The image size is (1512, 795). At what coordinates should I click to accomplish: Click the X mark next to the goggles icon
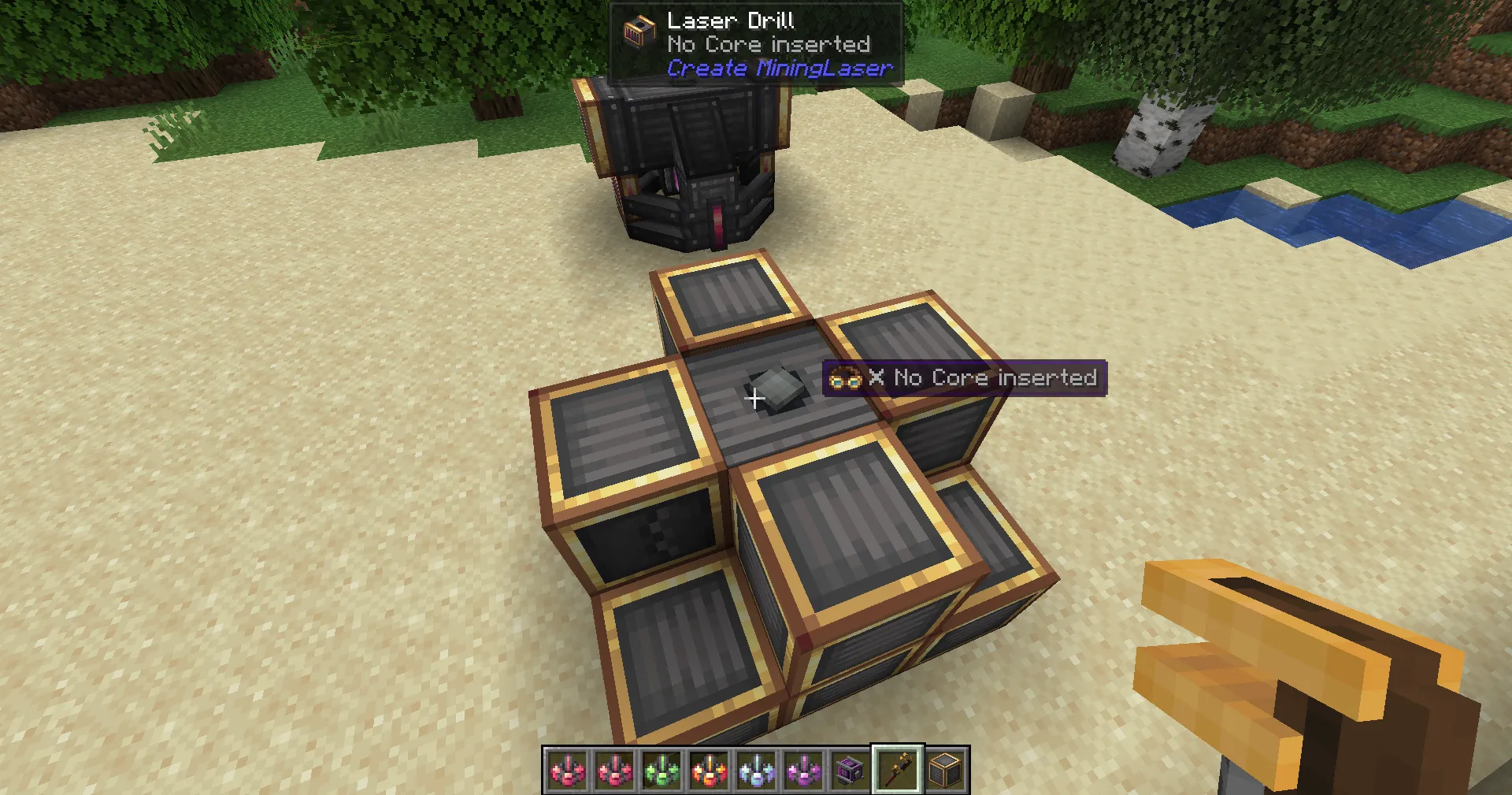(876, 377)
